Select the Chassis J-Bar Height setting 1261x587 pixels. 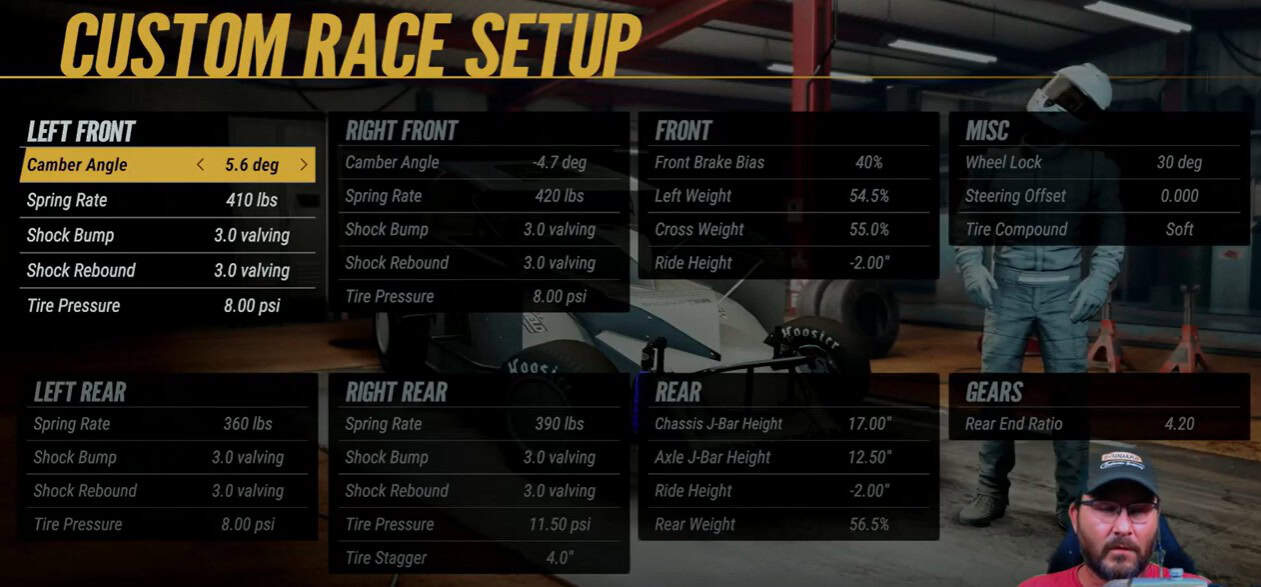pos(787,424)
